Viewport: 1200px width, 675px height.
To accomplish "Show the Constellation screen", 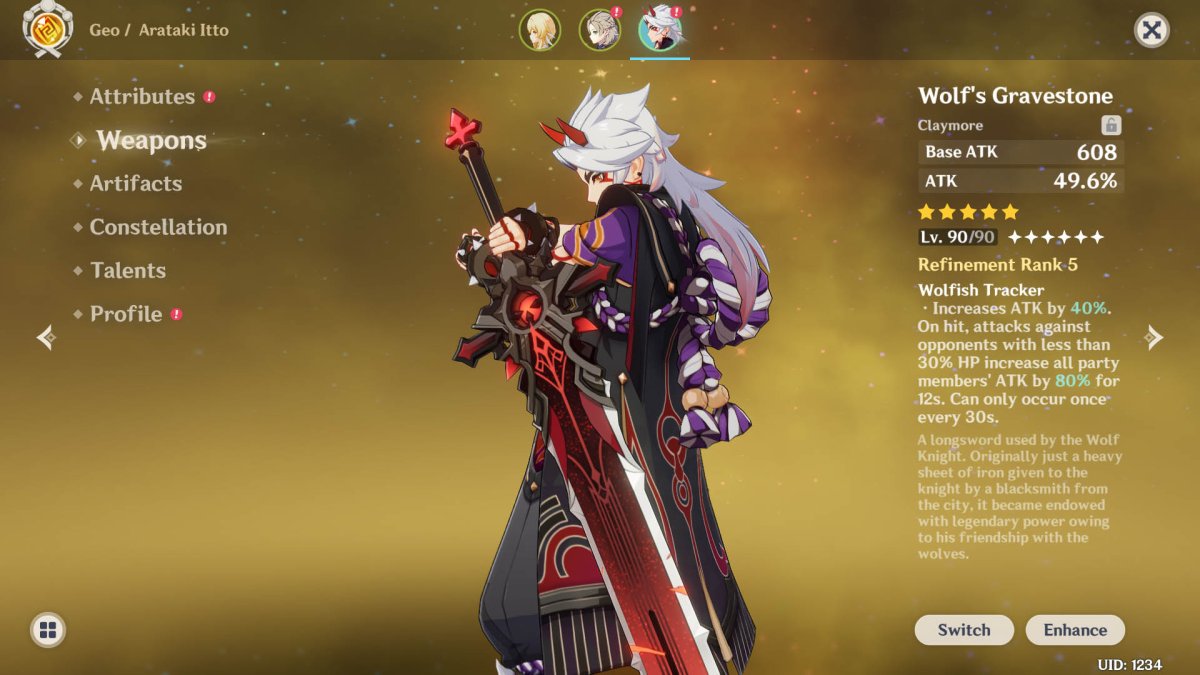I will [158, 227].
